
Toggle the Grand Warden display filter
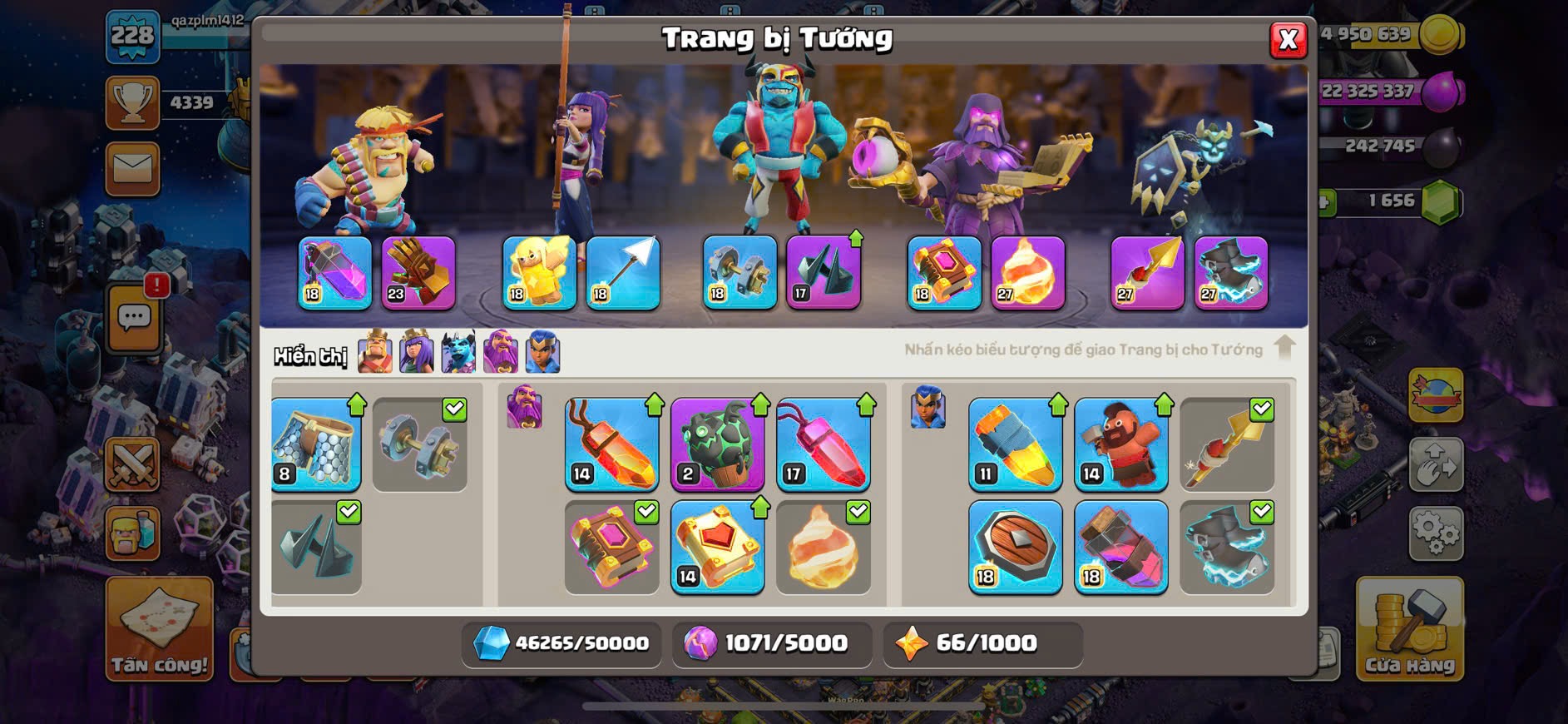(x=501, y=353)
